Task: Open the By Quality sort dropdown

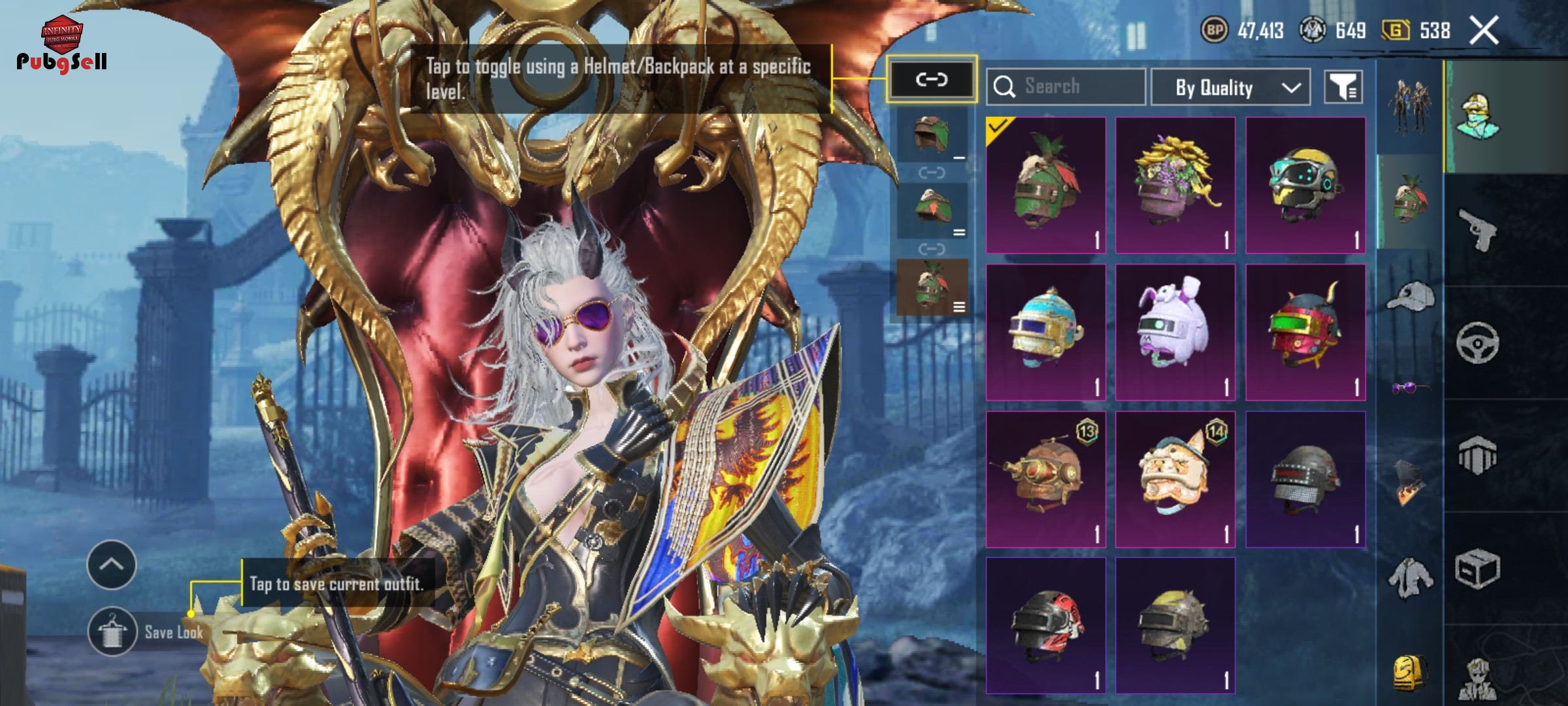Action: (x=1230, y=88)
